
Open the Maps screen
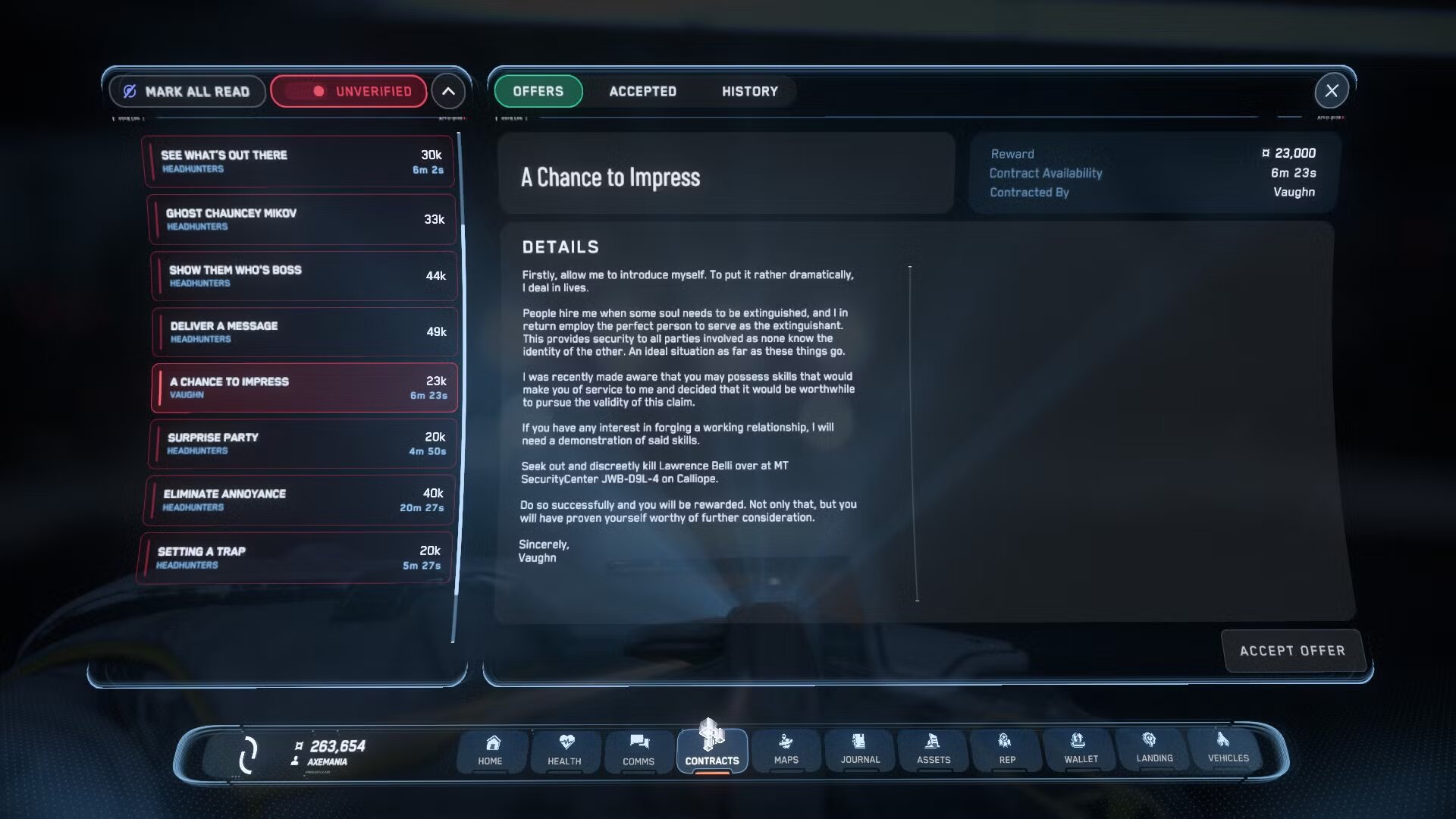click(786, 752)
